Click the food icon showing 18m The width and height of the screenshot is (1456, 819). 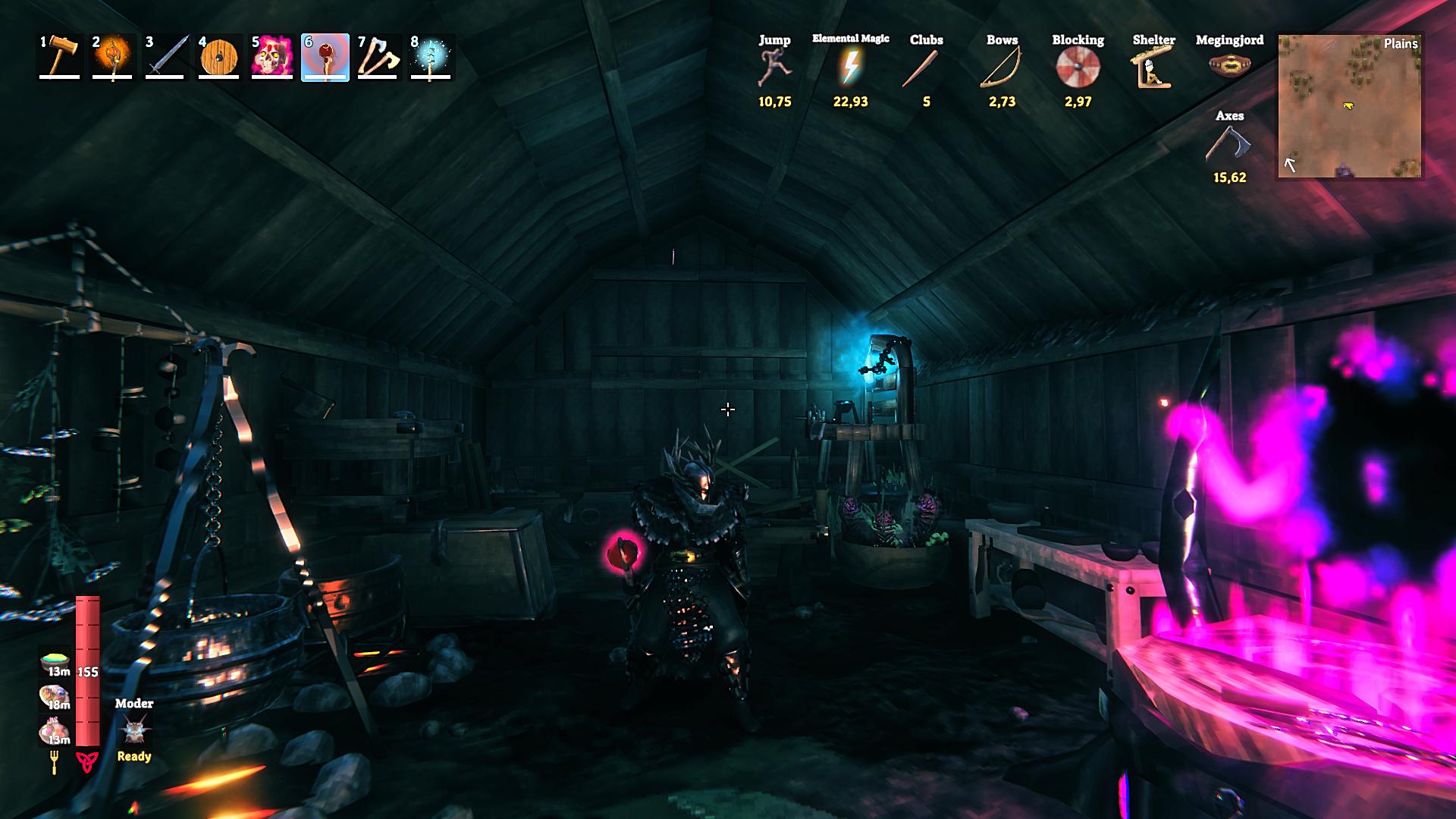point(55,696)
